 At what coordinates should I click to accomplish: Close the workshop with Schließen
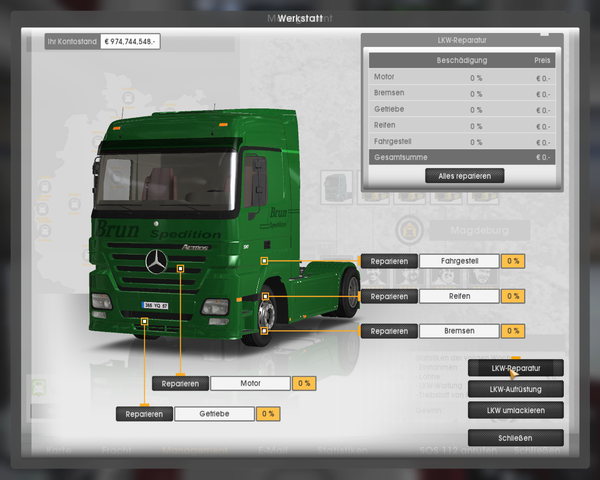(x=515, y=438)
